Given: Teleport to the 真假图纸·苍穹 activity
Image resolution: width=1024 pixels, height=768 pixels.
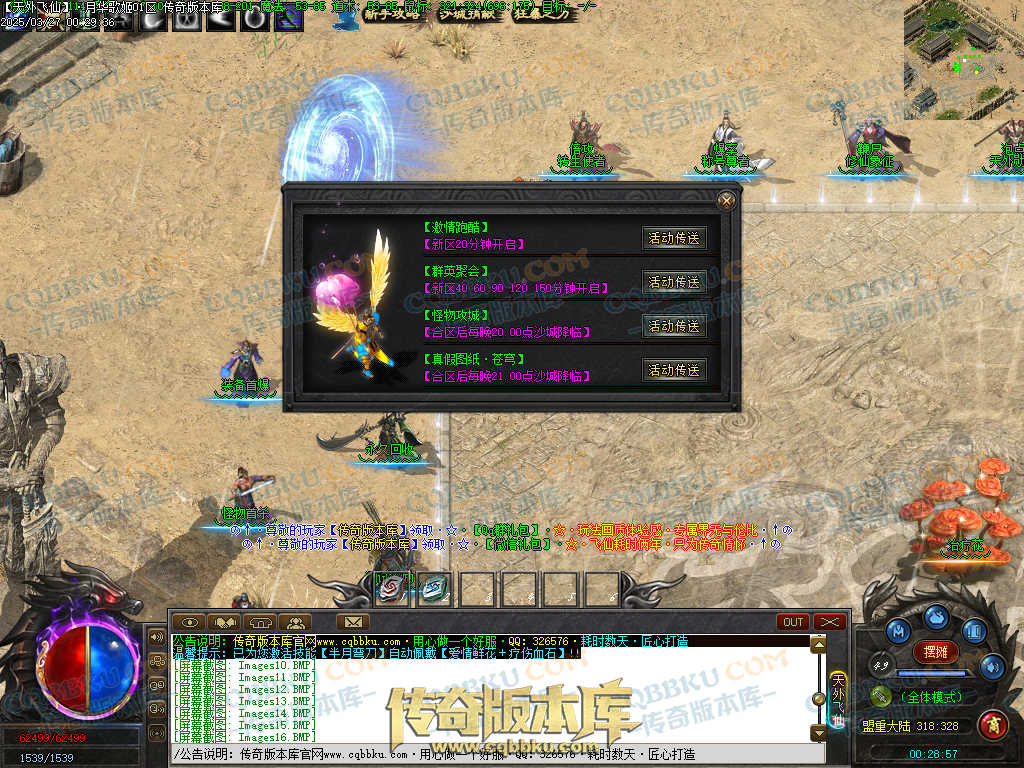Looking at the screenshot, I should tap(674, 370).
